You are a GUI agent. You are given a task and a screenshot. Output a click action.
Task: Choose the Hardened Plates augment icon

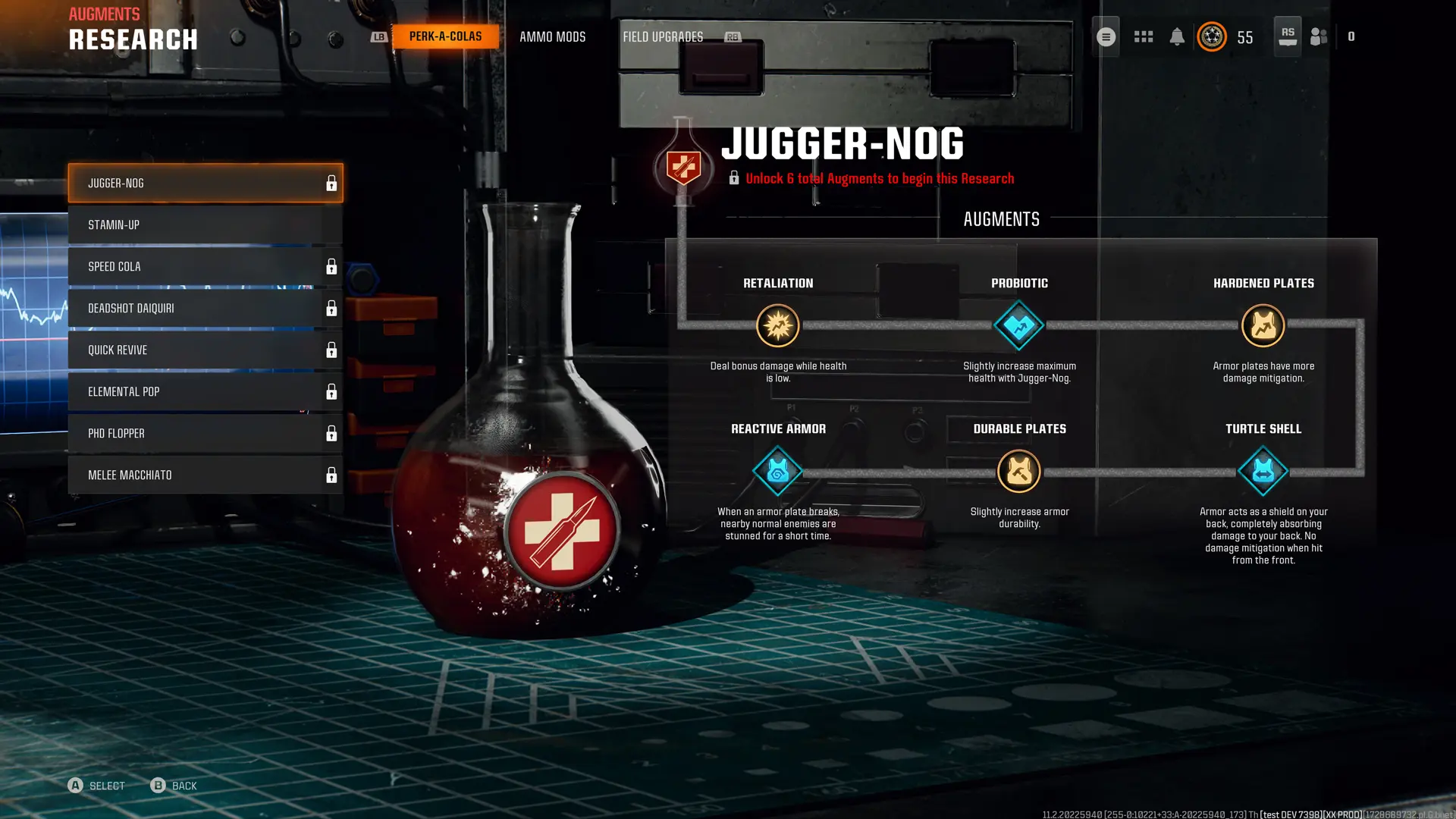(x=1263, y=326)
